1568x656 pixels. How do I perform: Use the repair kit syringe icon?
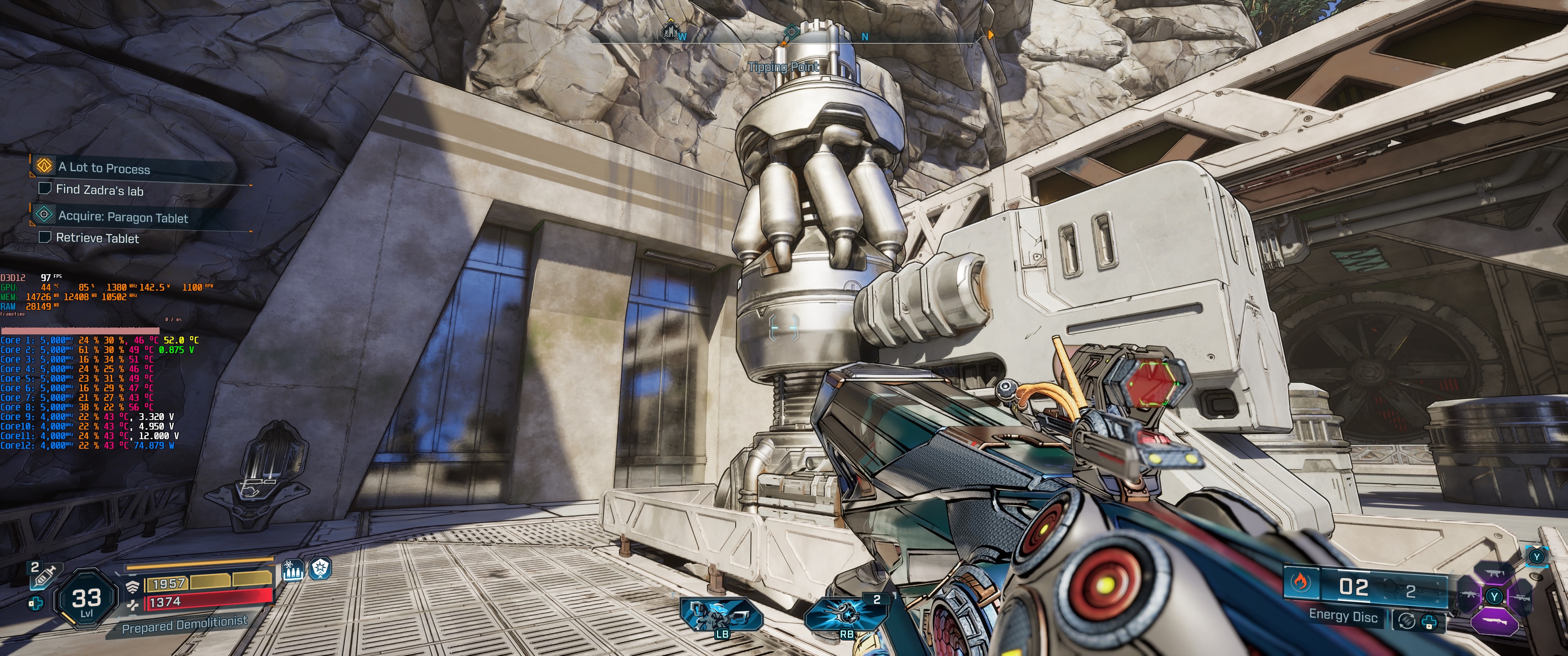(41, 575)
